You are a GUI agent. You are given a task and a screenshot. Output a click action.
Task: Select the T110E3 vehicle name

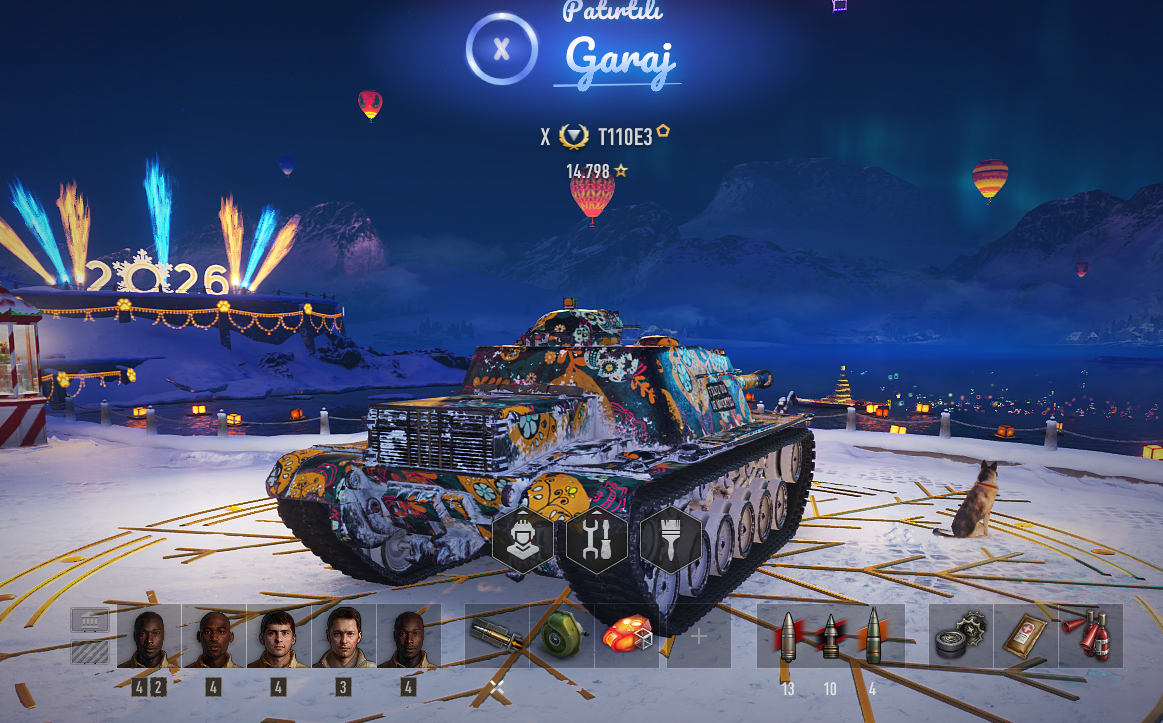[624, 136]
